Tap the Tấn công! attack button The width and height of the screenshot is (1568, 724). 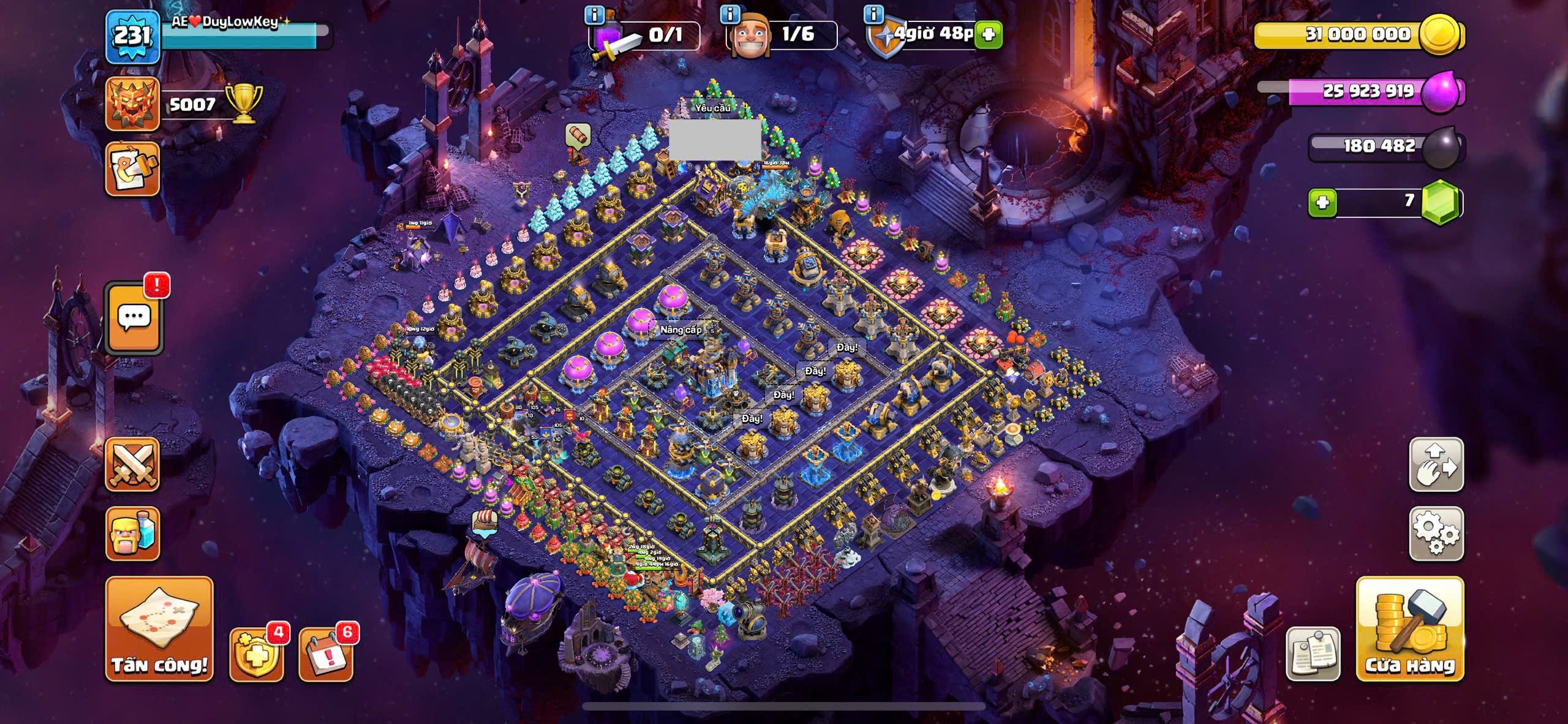(x=159, y=628)
